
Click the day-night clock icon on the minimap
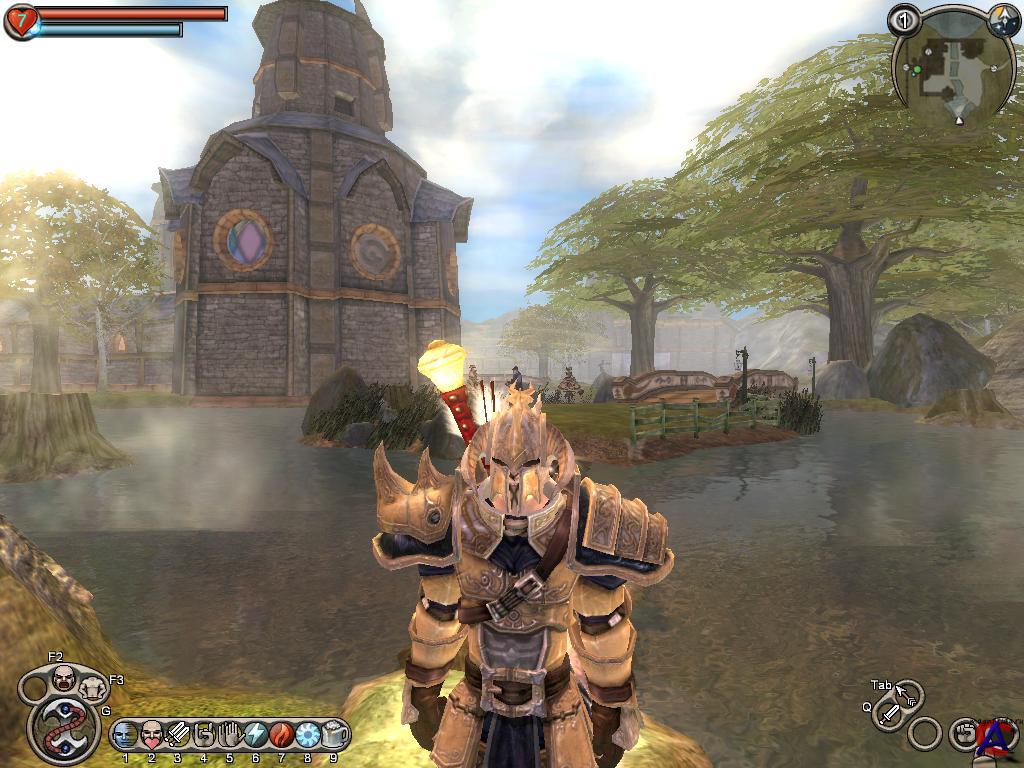[1003, 19]
